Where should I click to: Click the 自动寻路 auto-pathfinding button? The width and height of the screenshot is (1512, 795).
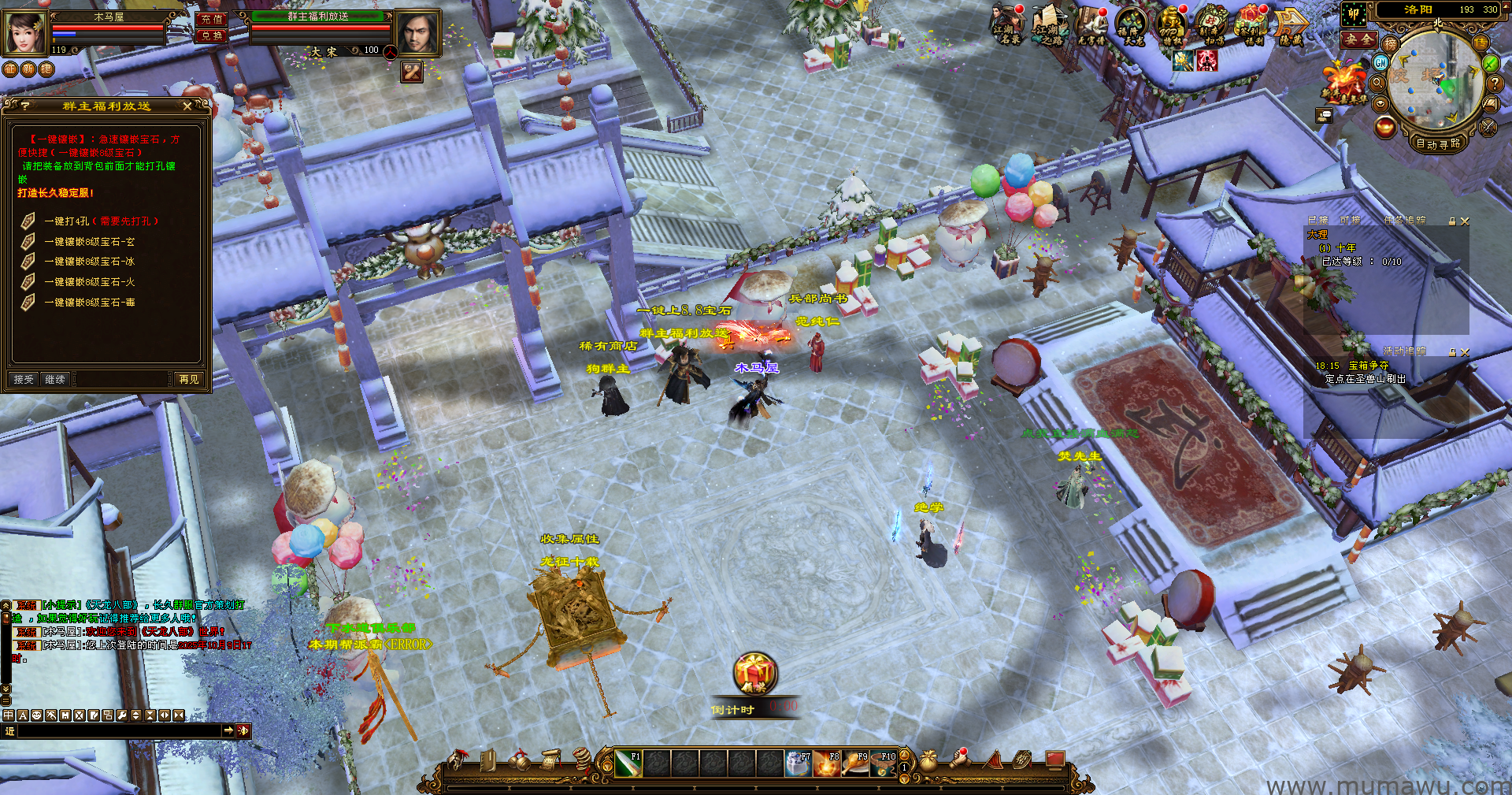click(1438, 143)
